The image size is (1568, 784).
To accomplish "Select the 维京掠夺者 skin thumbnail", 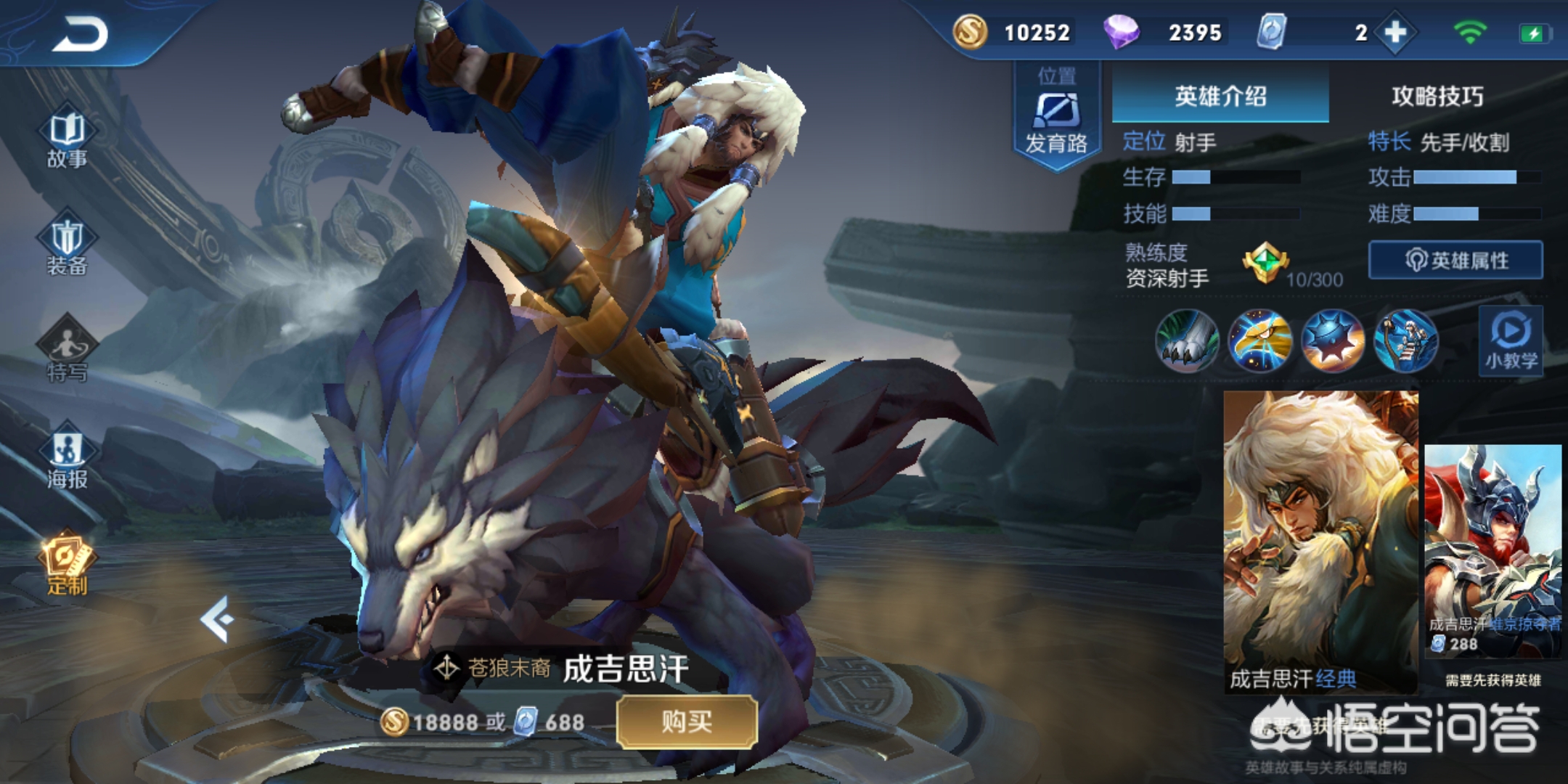I will click(x=1493, y=550).
